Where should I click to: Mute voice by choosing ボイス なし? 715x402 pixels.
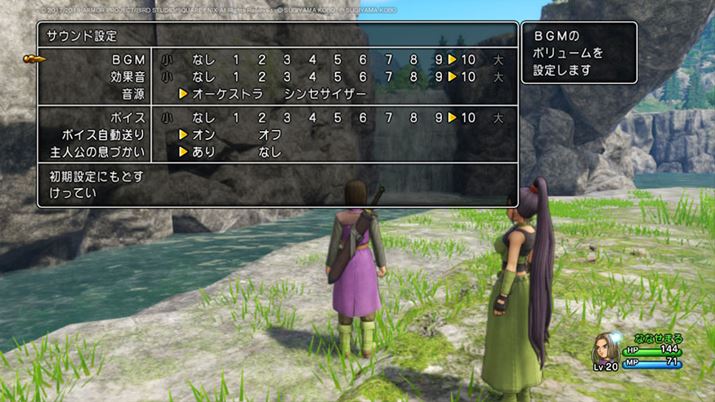pyautogui.click(x=204, y=117)
